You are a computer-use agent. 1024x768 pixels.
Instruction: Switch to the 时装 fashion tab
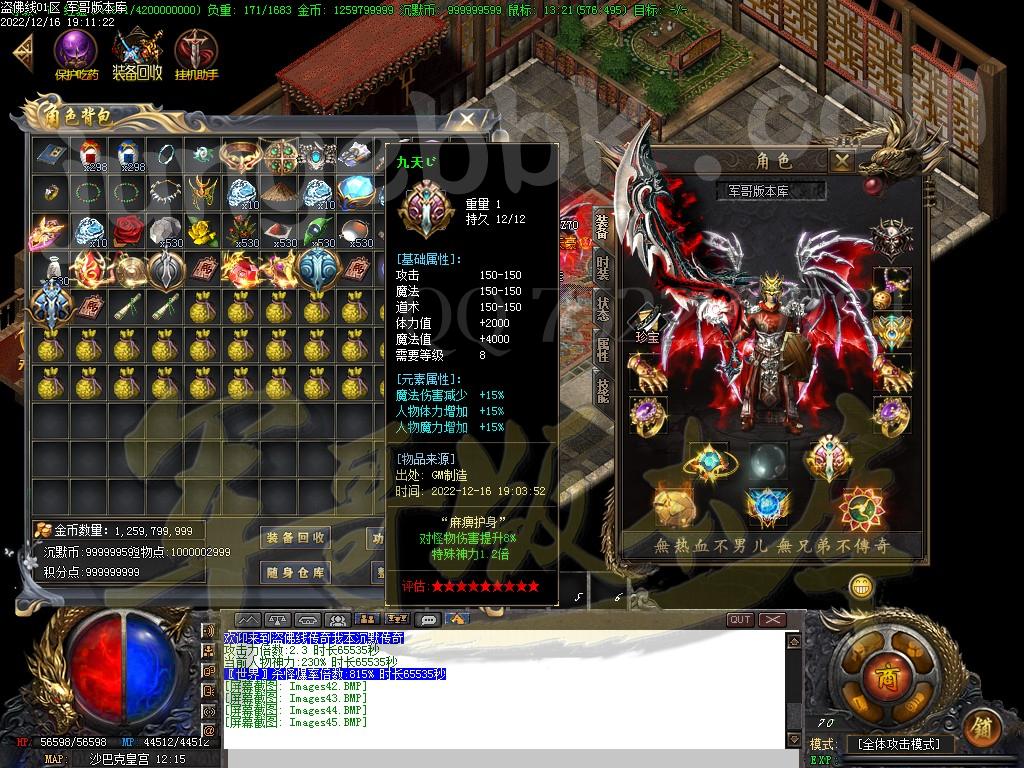coord(603,267)
